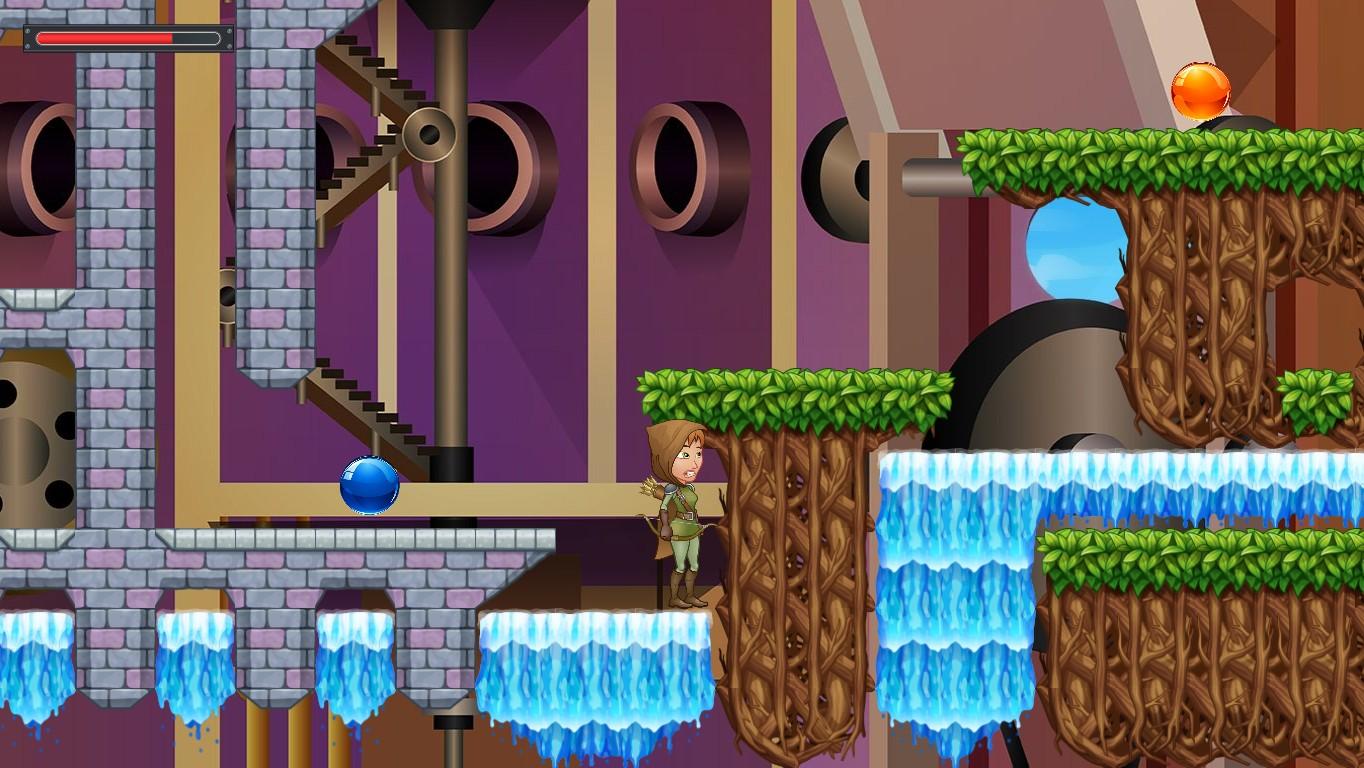Click the grassy platform above the archer
This screenshot has height=768, width=1364.
point(790,390)
